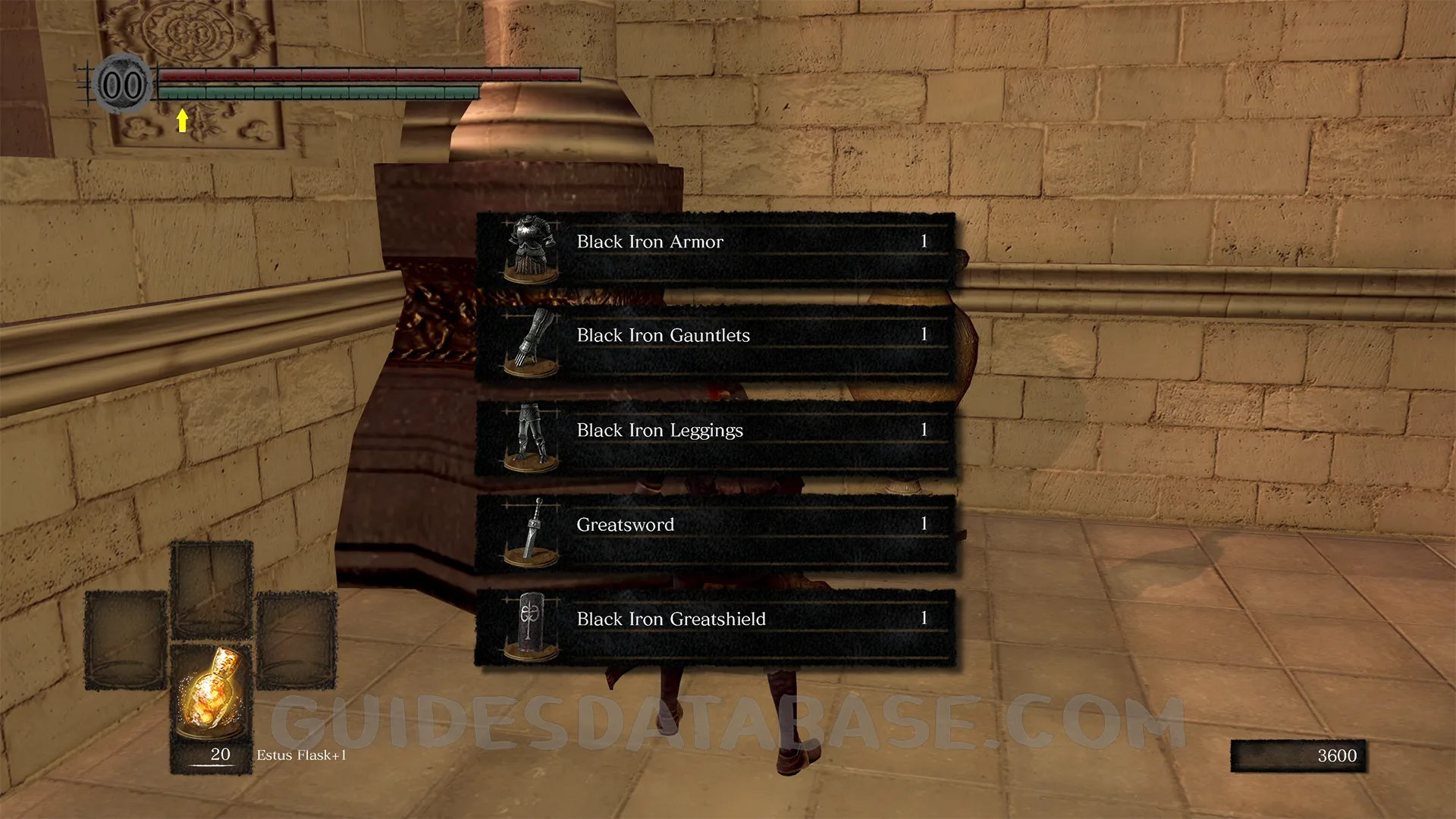Select the Black Iron Armor entry
This screenshot has width=1456, height=819.
pos(714,249)
